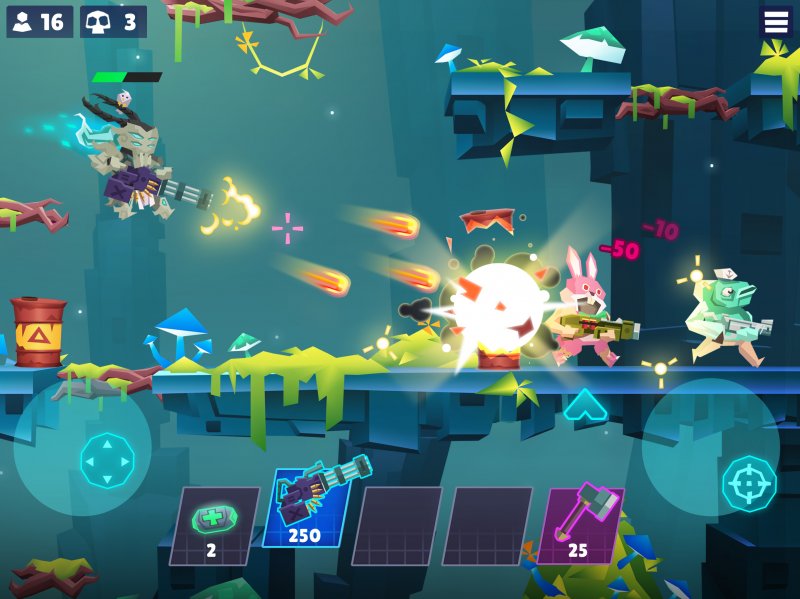This screenshot has height=599, width=800.
Task: Tap the cyan jump arrow button
Action: pyautogui.click(x=585, y=405)
